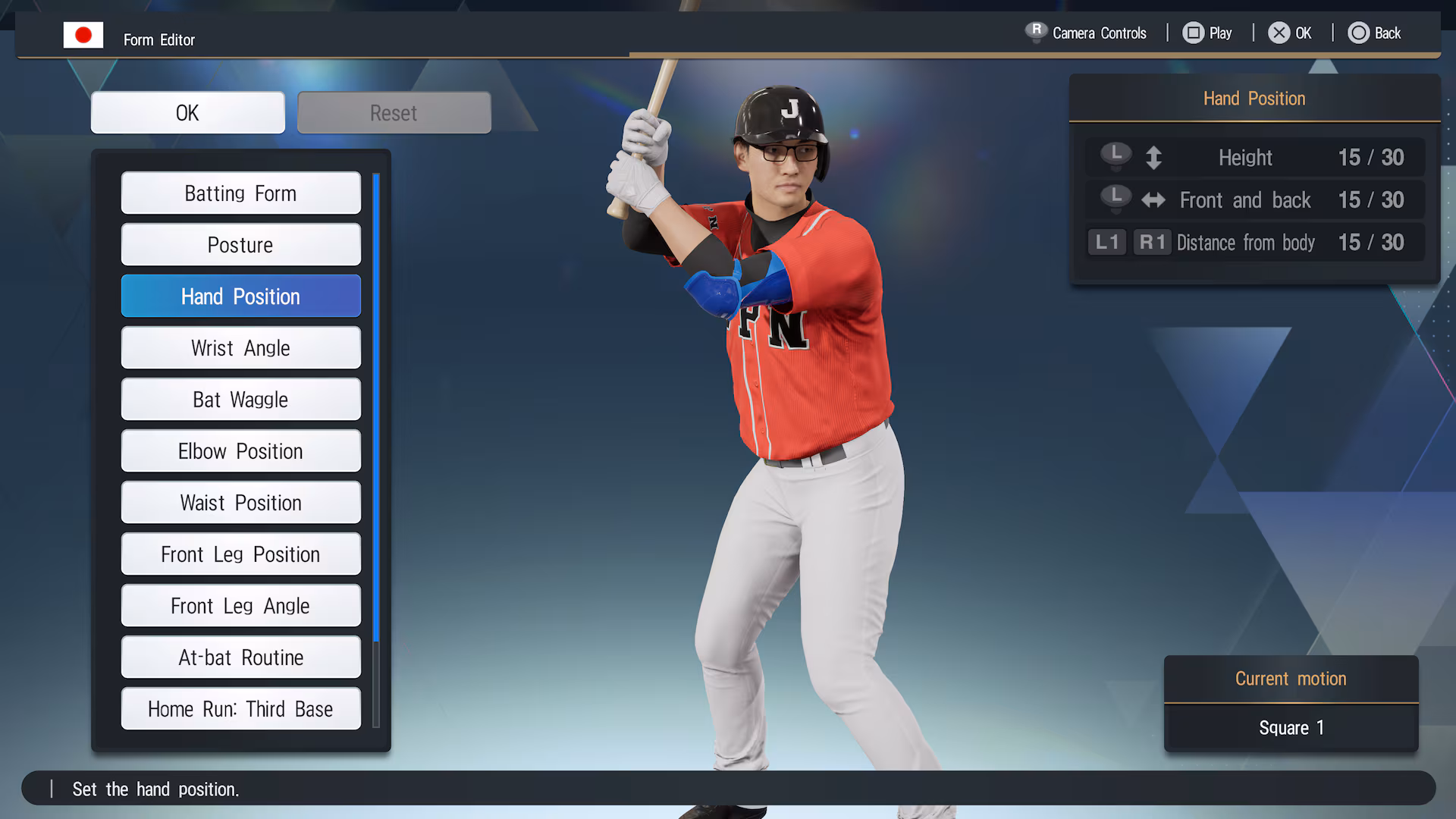Select the Bat Waggle option
The width and height of the screenshot is (1456, 819).
pos(240,400)
